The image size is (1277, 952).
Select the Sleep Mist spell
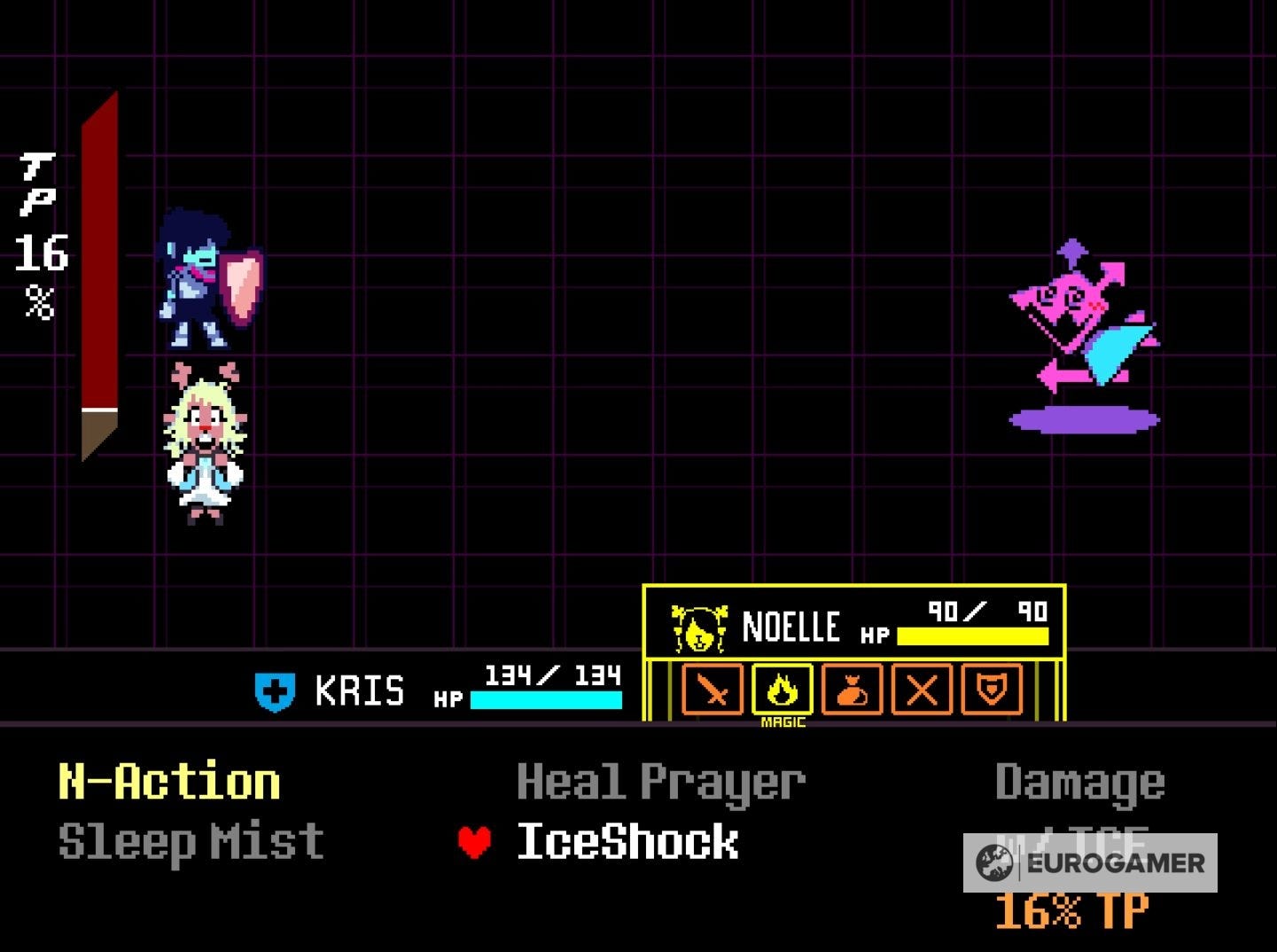[188, 841]
